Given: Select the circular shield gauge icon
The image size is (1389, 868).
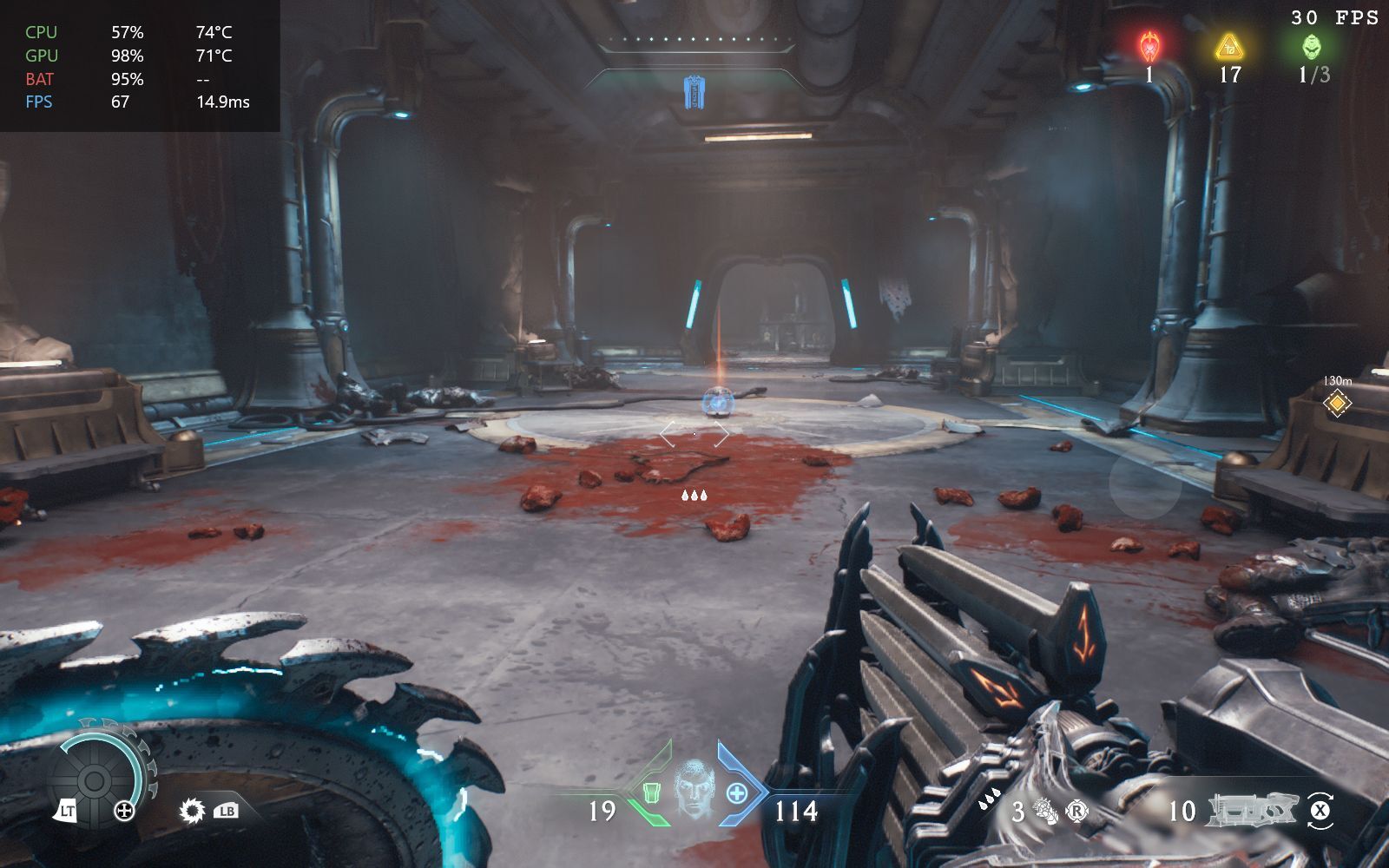Looking at the screenshot, I should (x=95, y=779).
